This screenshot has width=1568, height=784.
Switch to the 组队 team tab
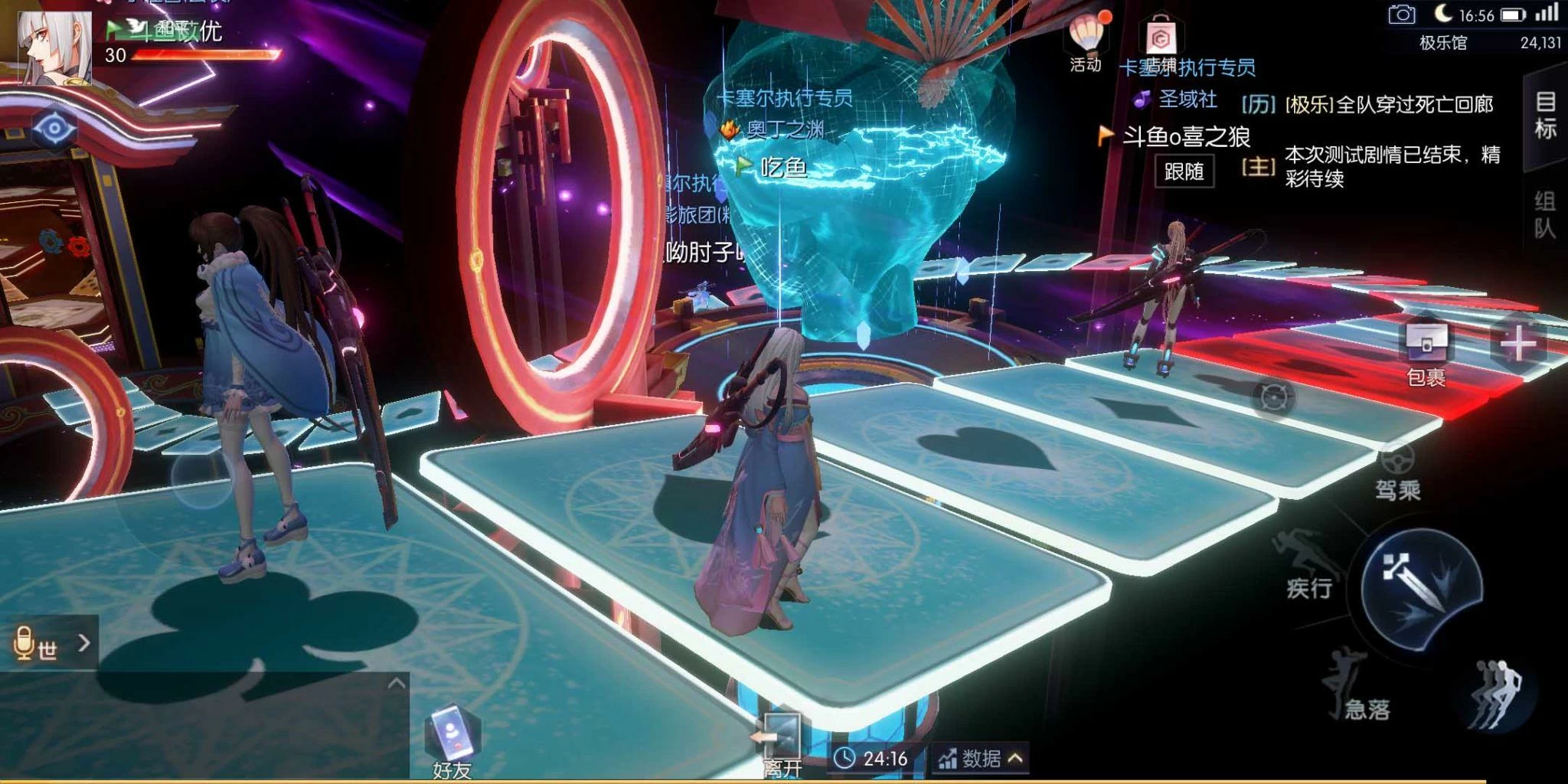point(1545,215)
